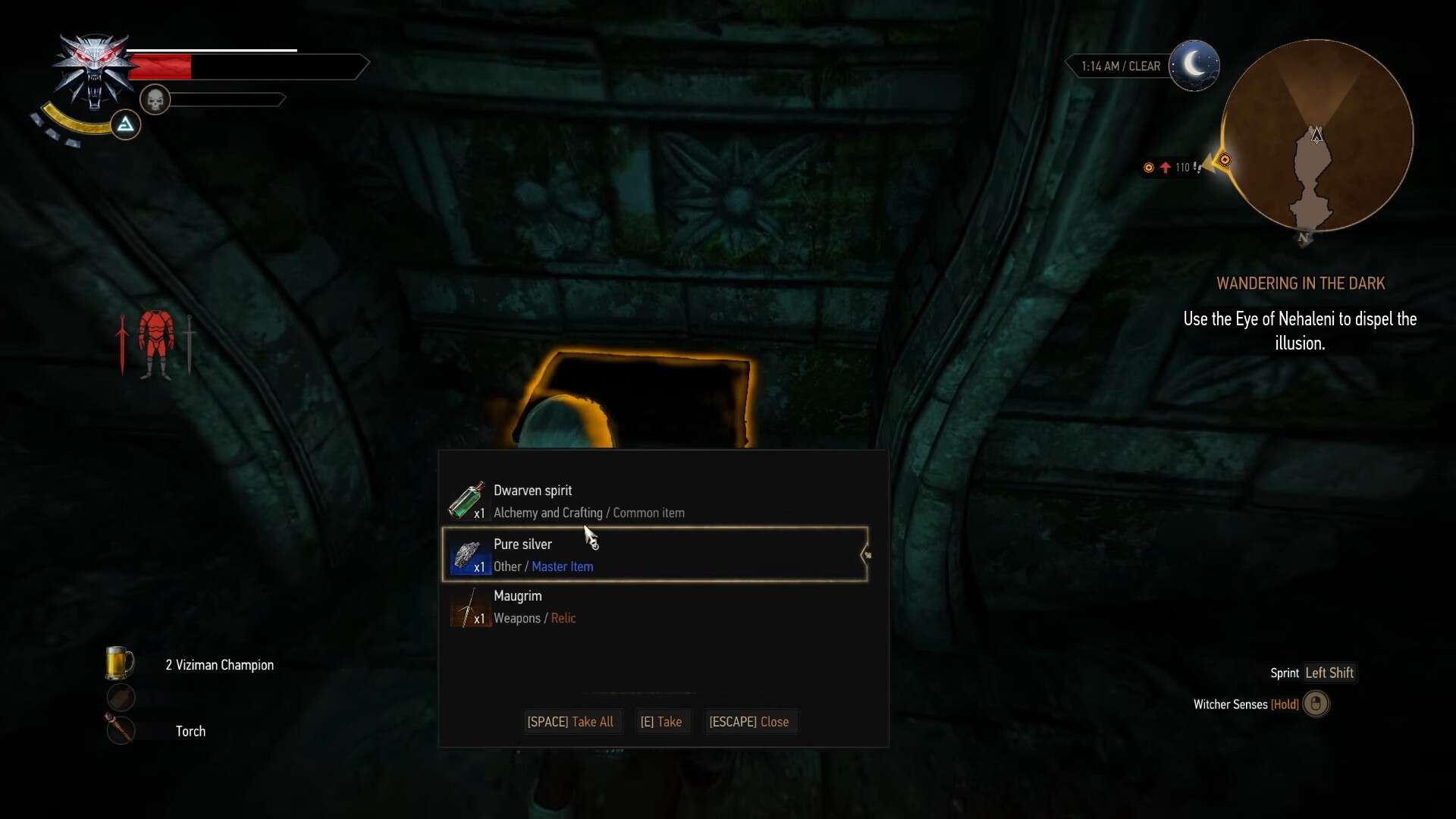Click the N compass marker below the minimap

tap(1304, 238)
